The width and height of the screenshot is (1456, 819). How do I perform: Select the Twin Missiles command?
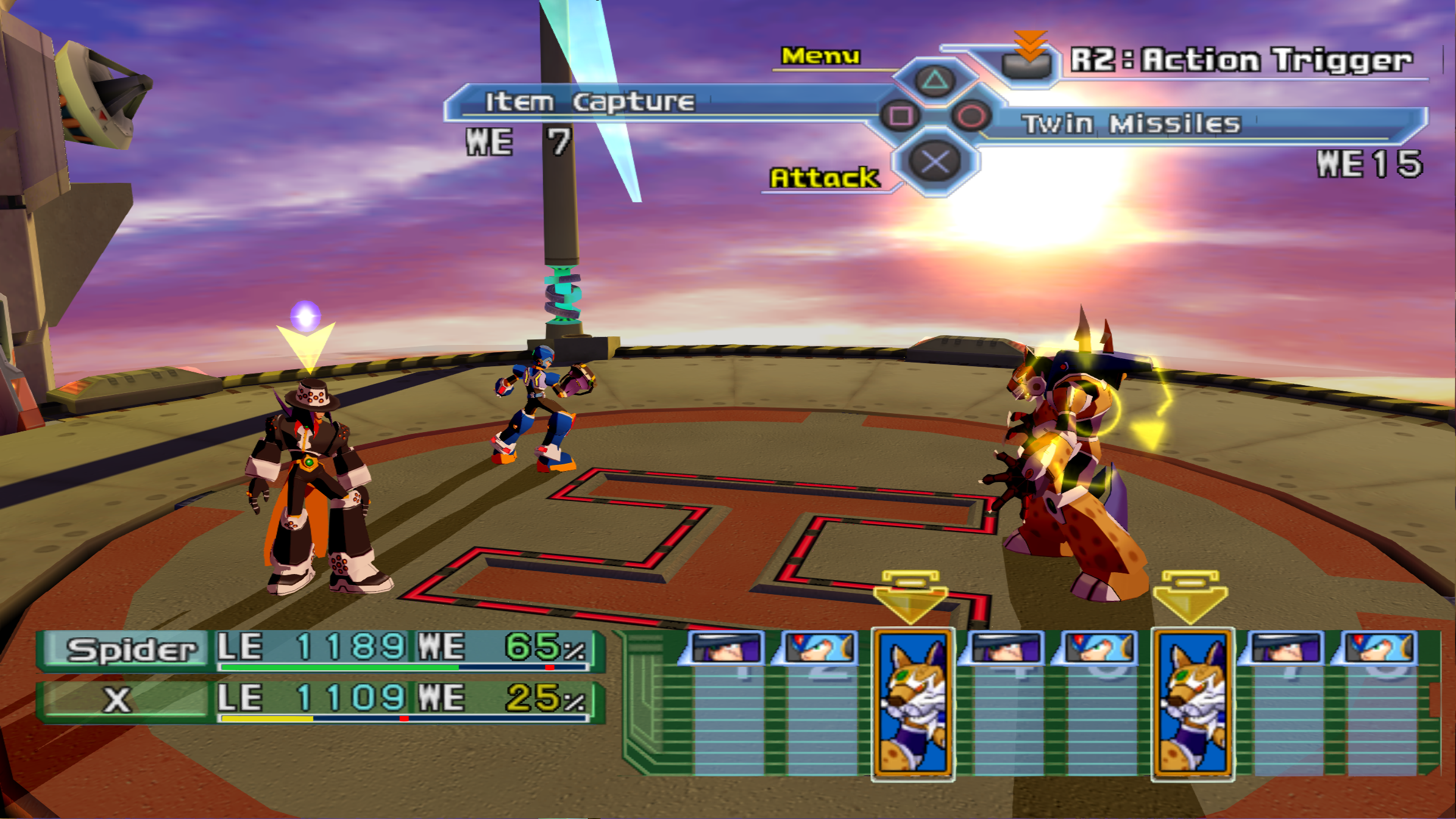click(x=1131, y=124)
